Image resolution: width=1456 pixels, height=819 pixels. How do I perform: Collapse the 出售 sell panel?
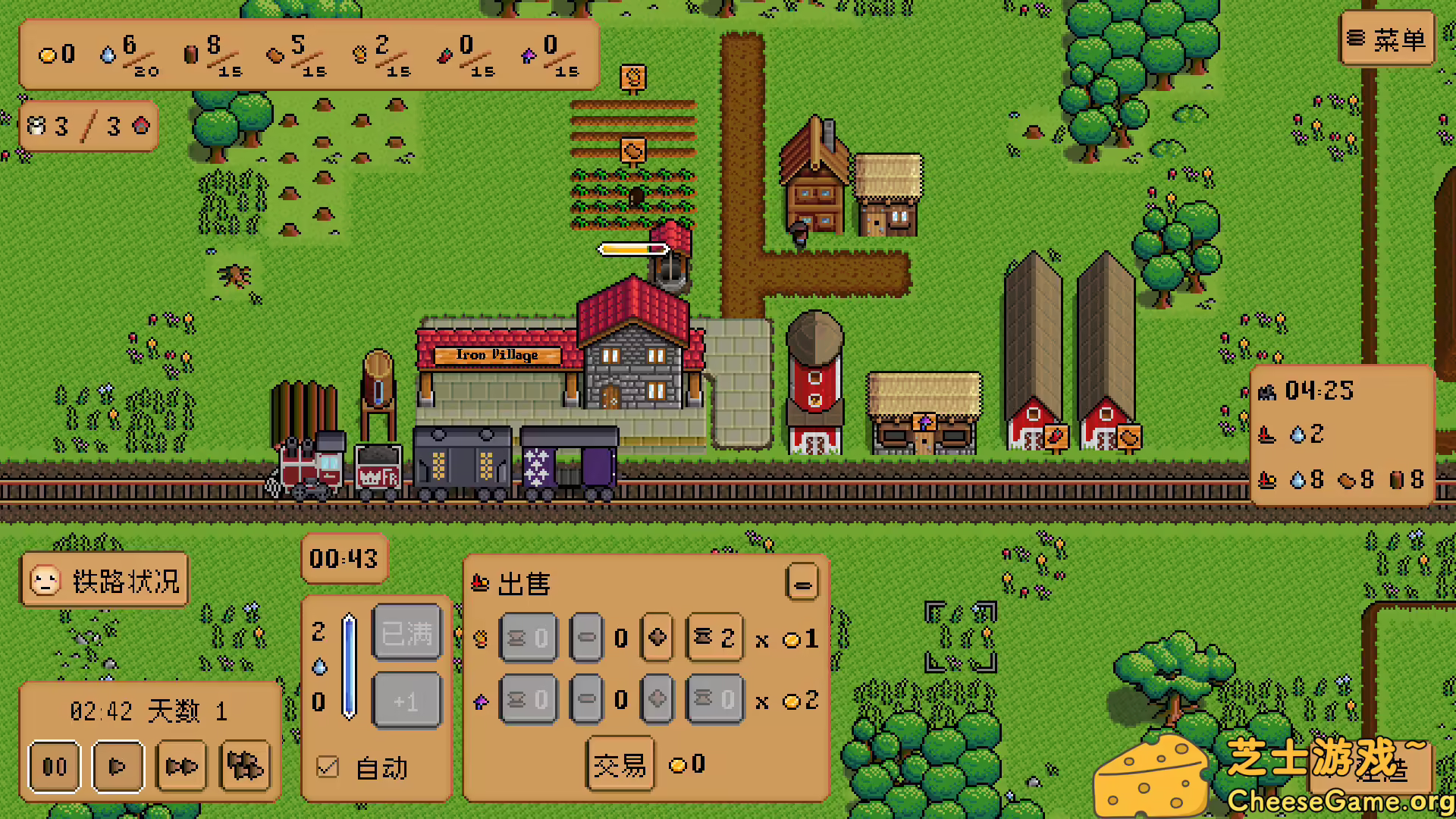tap(802, 583)
